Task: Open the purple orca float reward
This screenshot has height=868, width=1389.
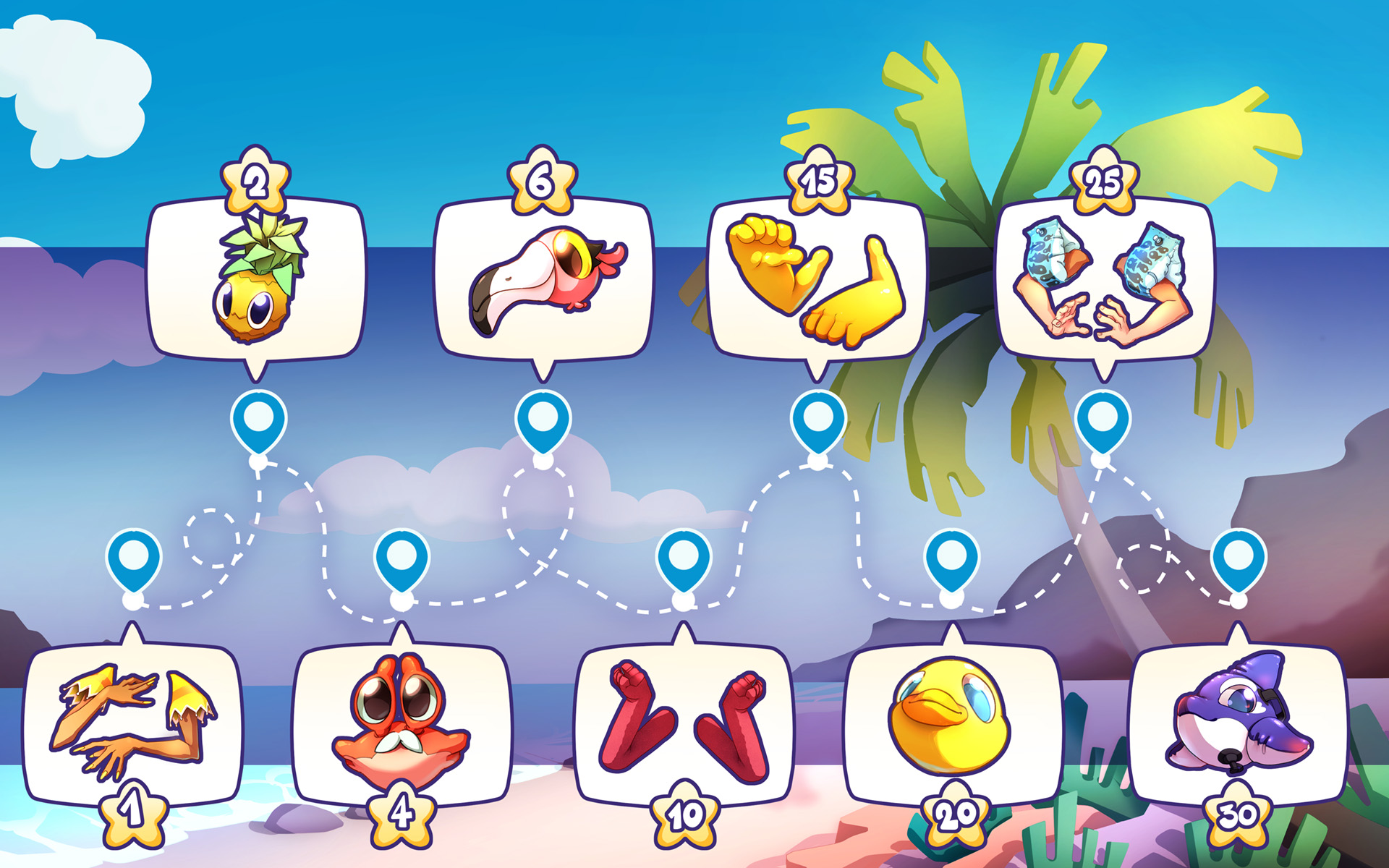Action: pyautogui.click(x=1237, y=723)
